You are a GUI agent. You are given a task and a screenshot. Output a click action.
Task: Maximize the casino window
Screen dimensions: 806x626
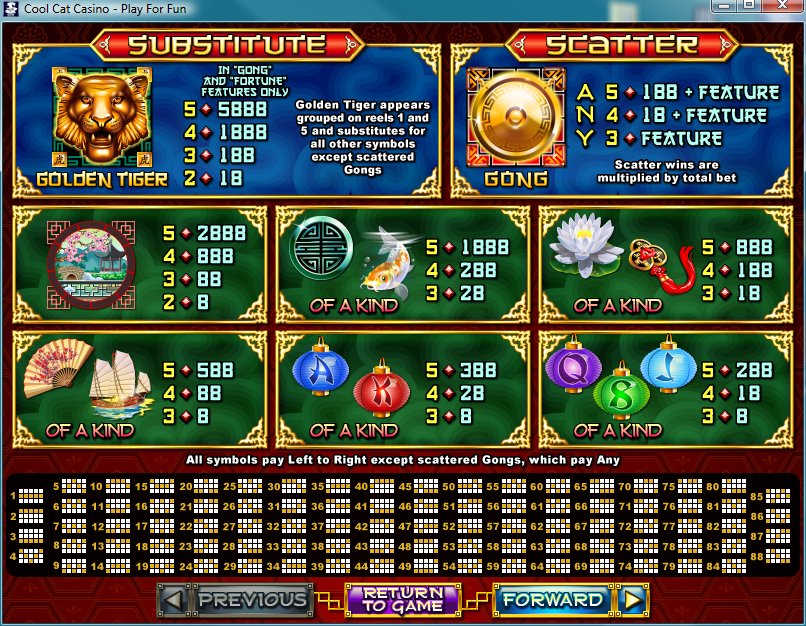tap(750, 6)
